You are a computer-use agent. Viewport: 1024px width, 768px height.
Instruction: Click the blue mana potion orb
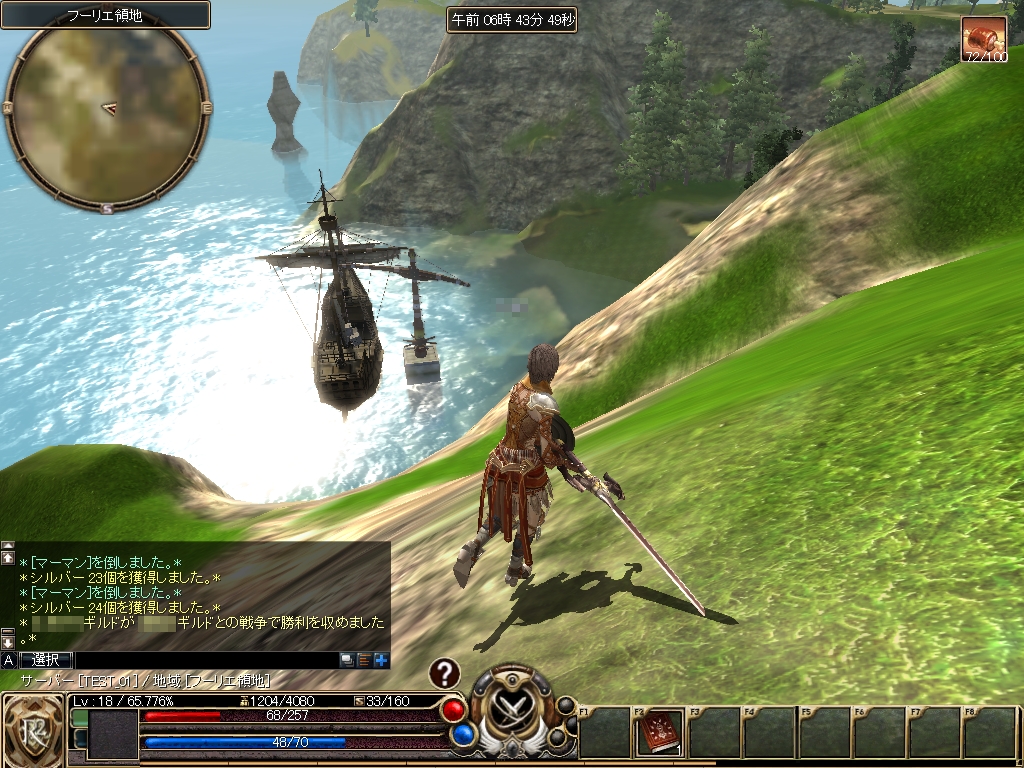click(461, 735)
